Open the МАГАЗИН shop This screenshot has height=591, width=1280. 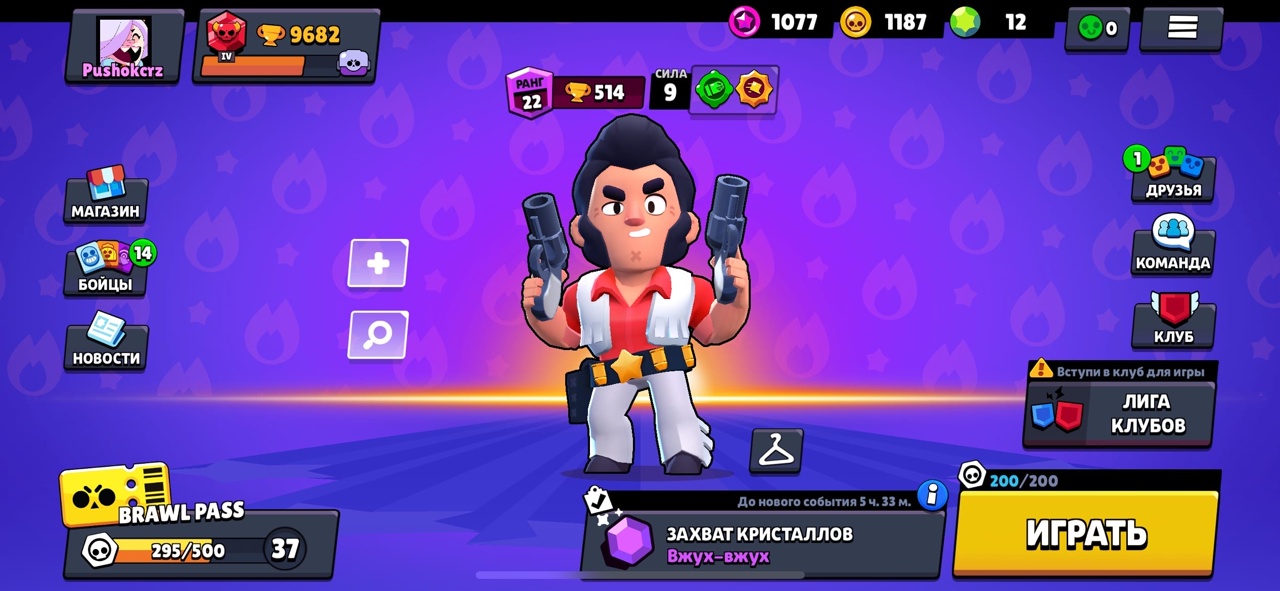[x=106, y=195]
